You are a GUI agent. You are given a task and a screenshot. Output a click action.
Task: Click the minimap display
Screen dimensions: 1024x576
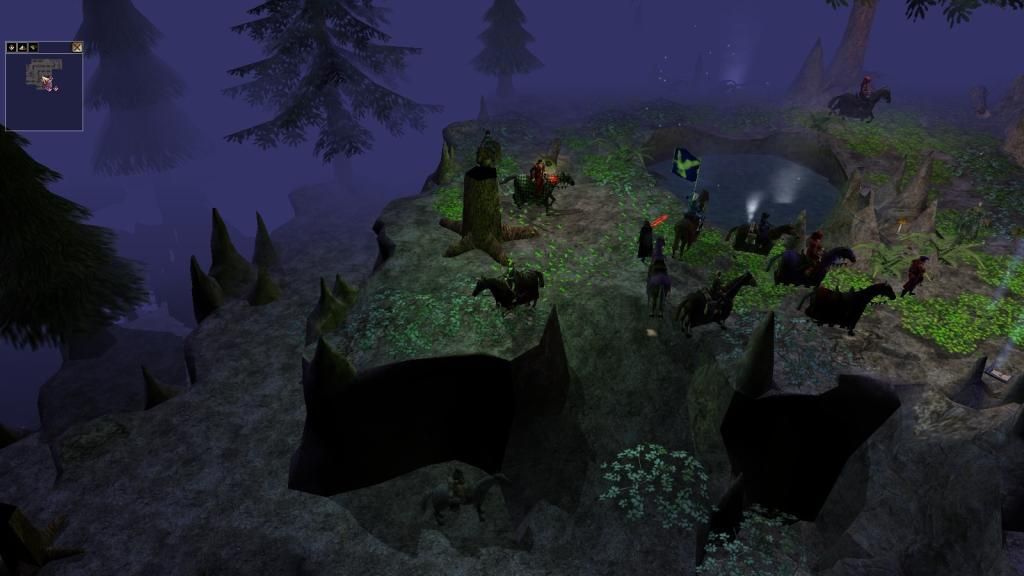point(44,91)
